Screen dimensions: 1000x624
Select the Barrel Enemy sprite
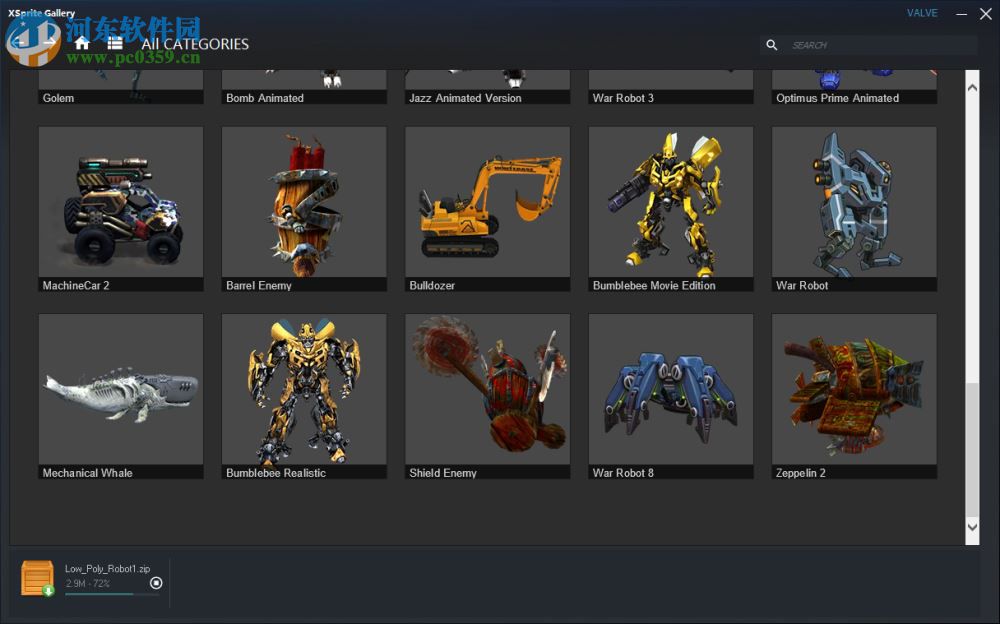click(304, 203)
